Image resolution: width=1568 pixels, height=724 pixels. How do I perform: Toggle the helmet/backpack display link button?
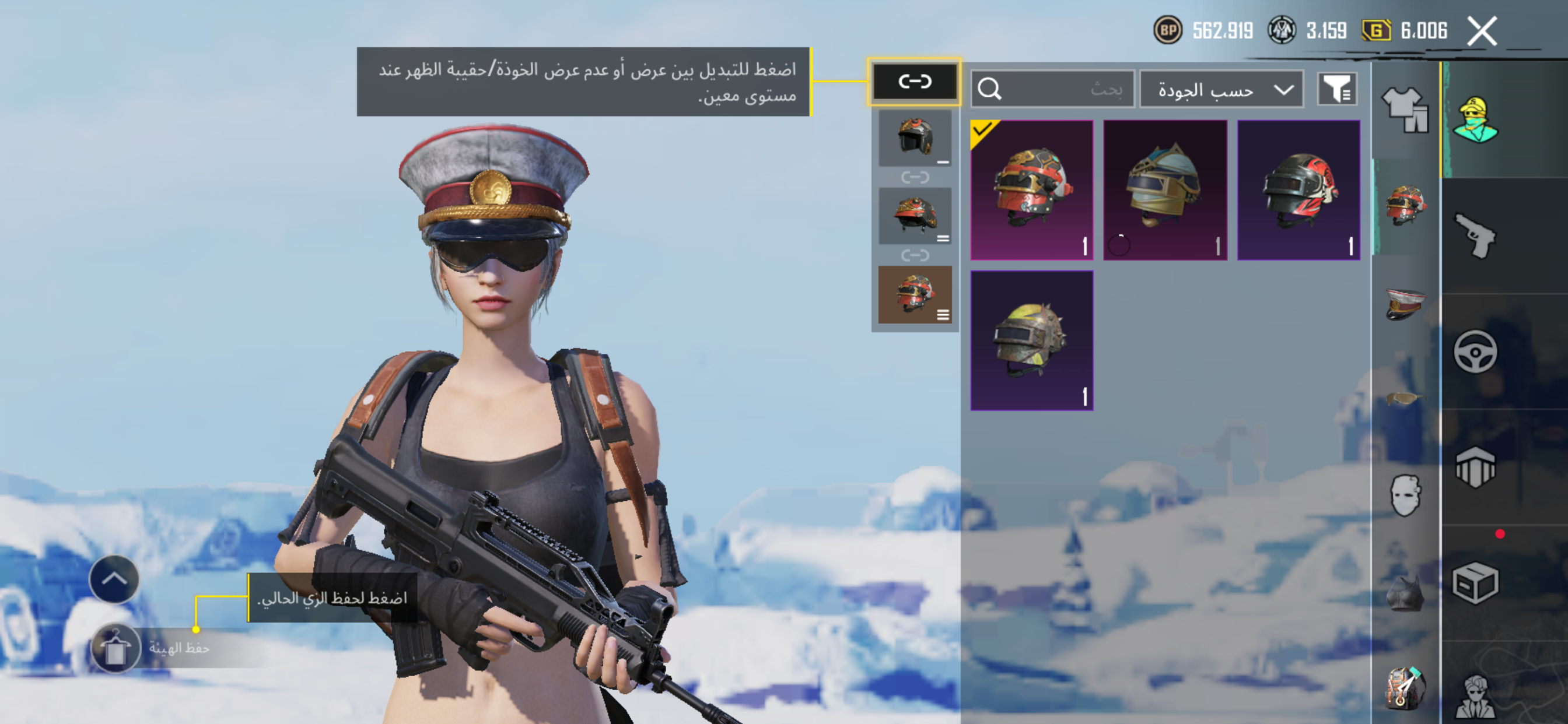pos(914,82)
